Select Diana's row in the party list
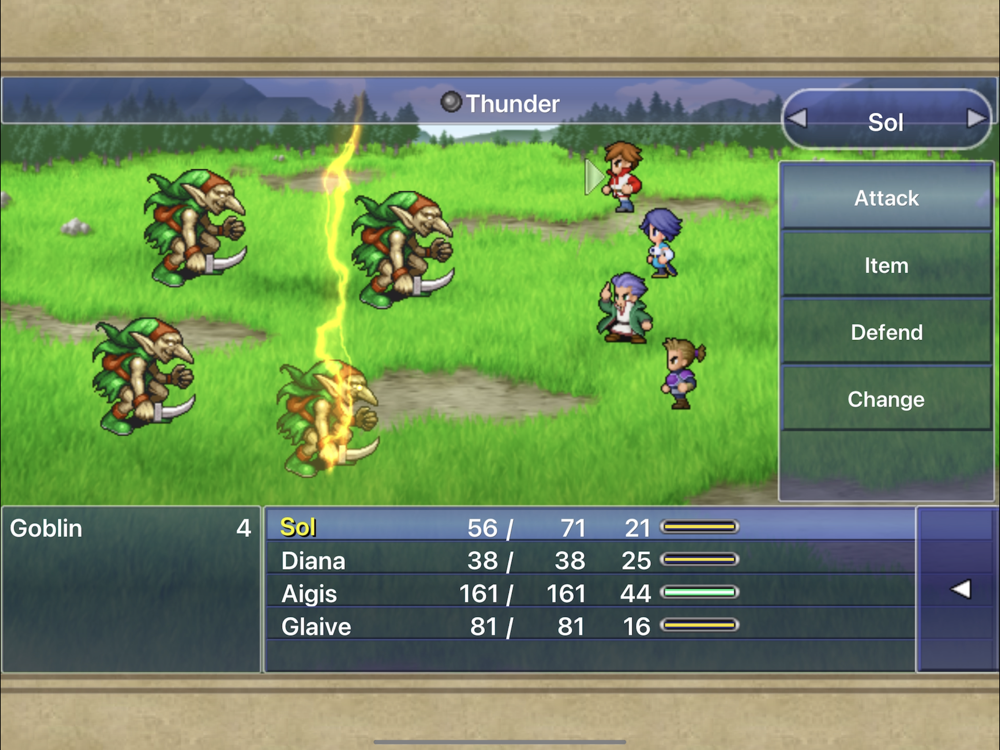This screenshot has width=1000, height=750. (590, 560)
